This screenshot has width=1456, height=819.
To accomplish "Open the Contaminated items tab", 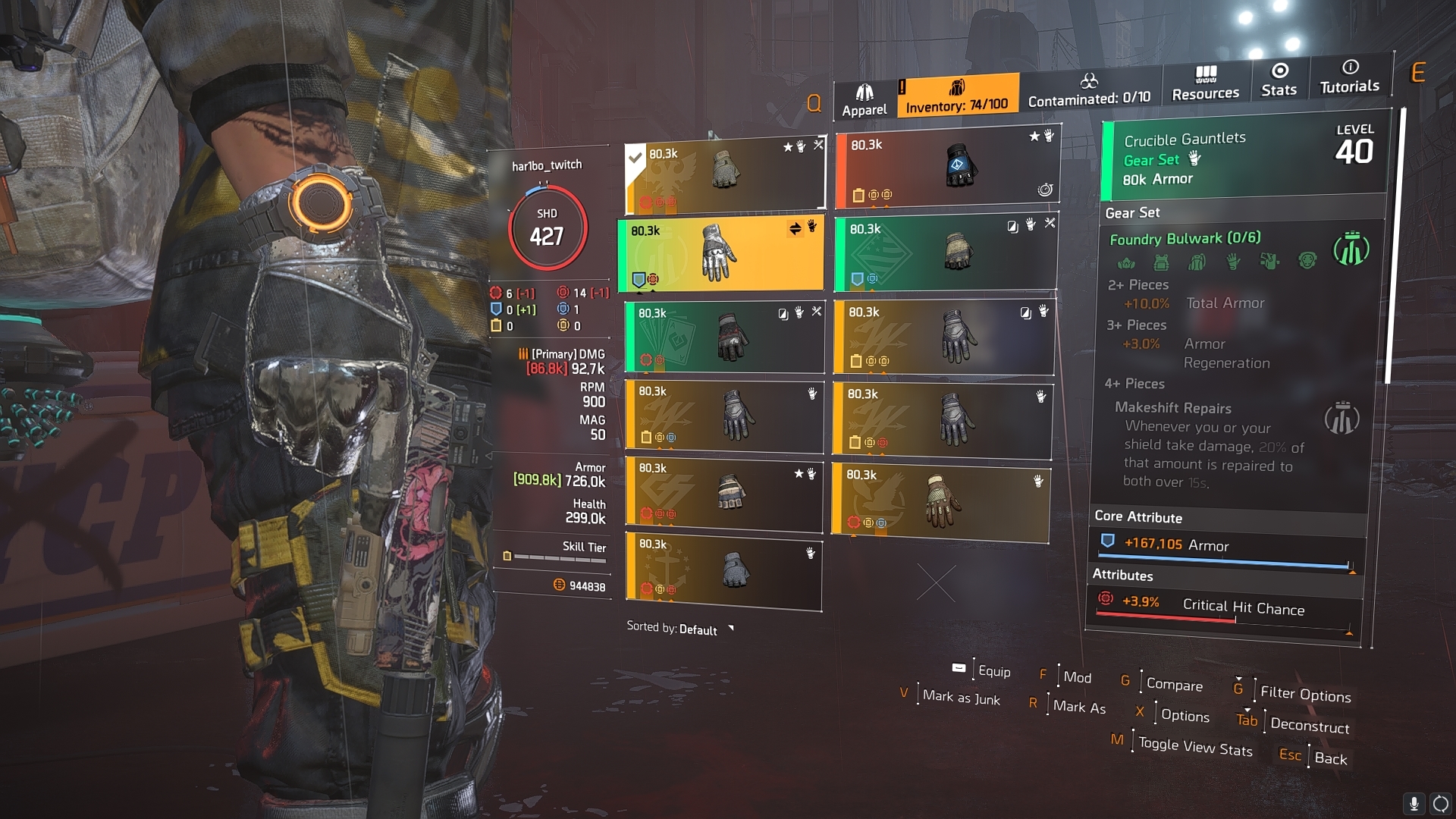I will coord(1089,90).
